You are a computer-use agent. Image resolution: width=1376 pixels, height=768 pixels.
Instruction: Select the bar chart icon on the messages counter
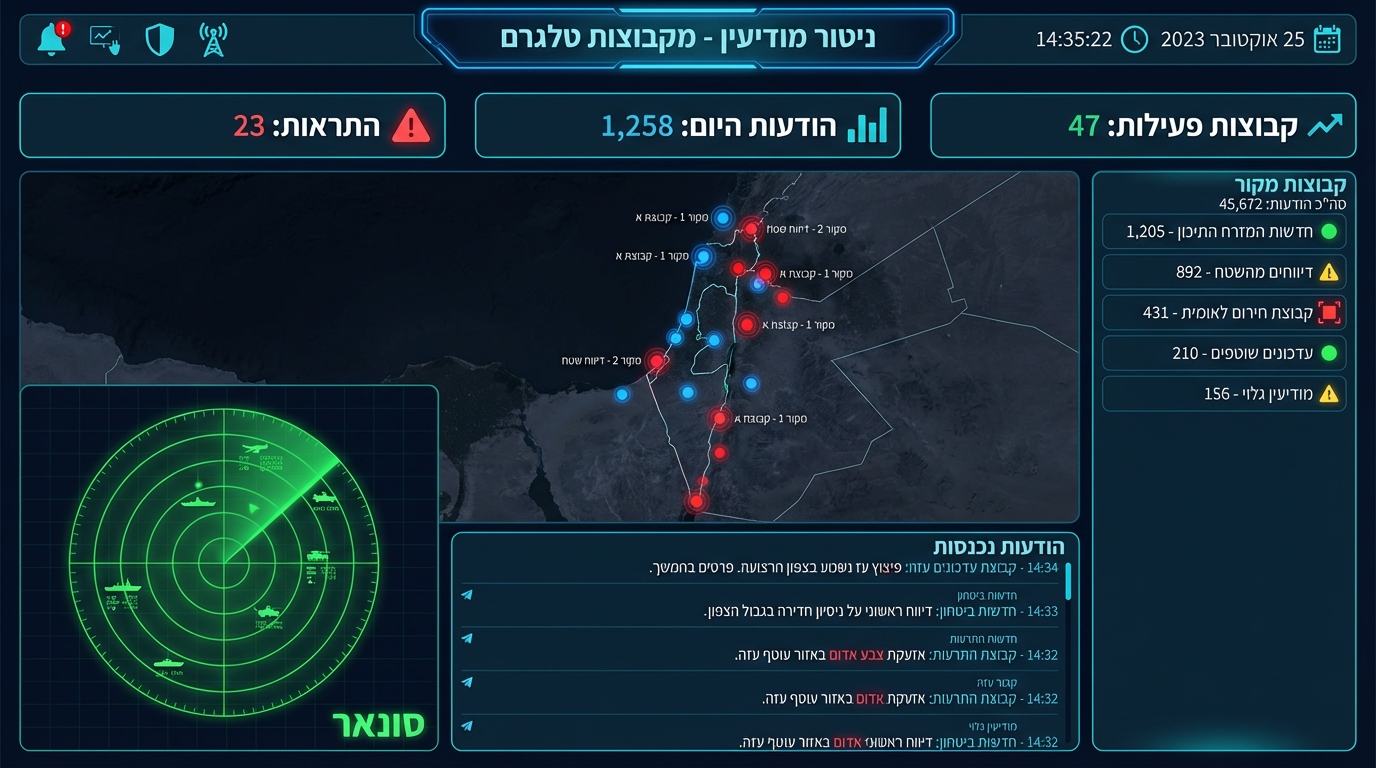(x=866, y=126)
